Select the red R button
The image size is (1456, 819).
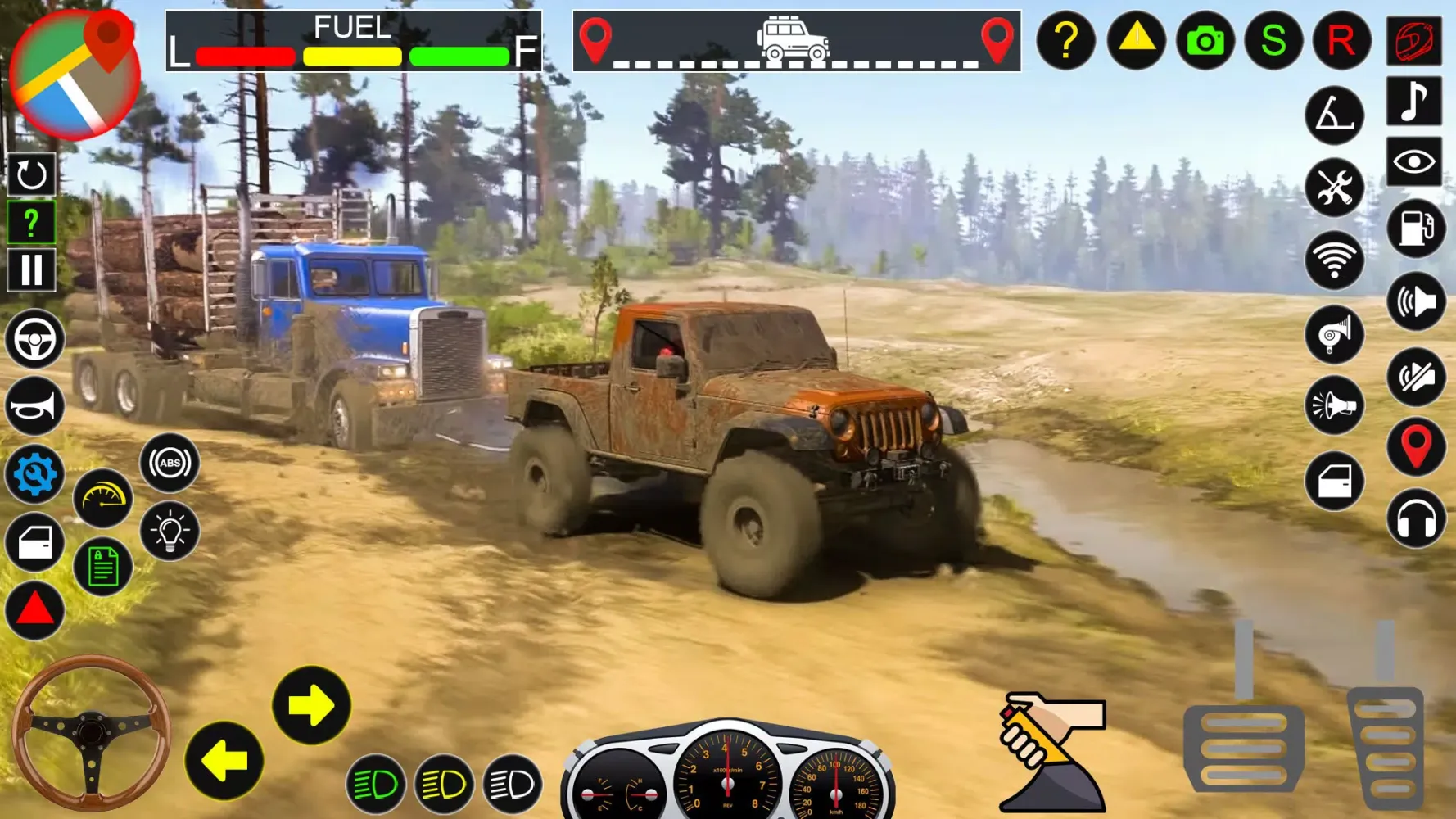(x=1341, y=40)
